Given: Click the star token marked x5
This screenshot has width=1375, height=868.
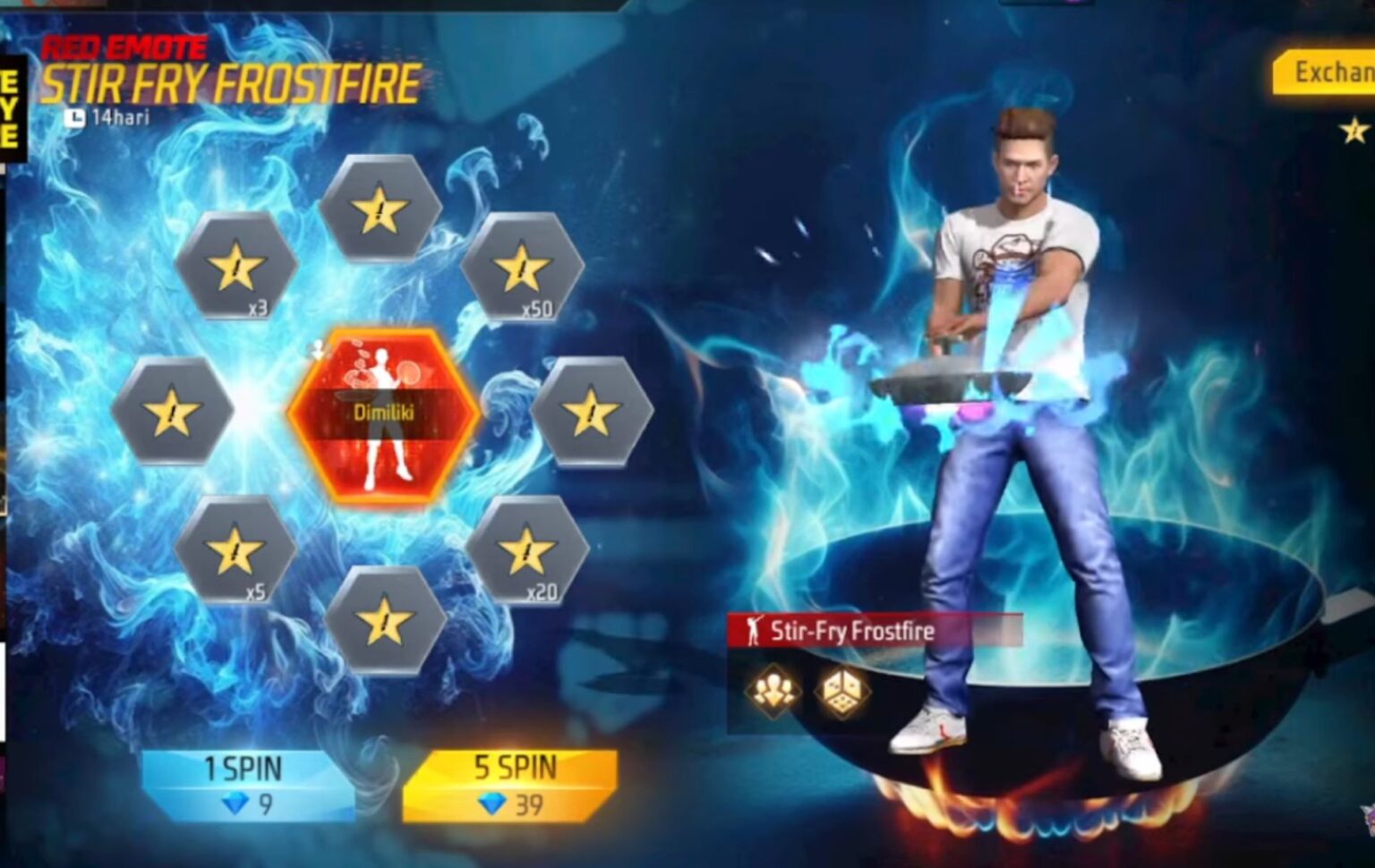Looking at the screenshot, I should (235, 549).
